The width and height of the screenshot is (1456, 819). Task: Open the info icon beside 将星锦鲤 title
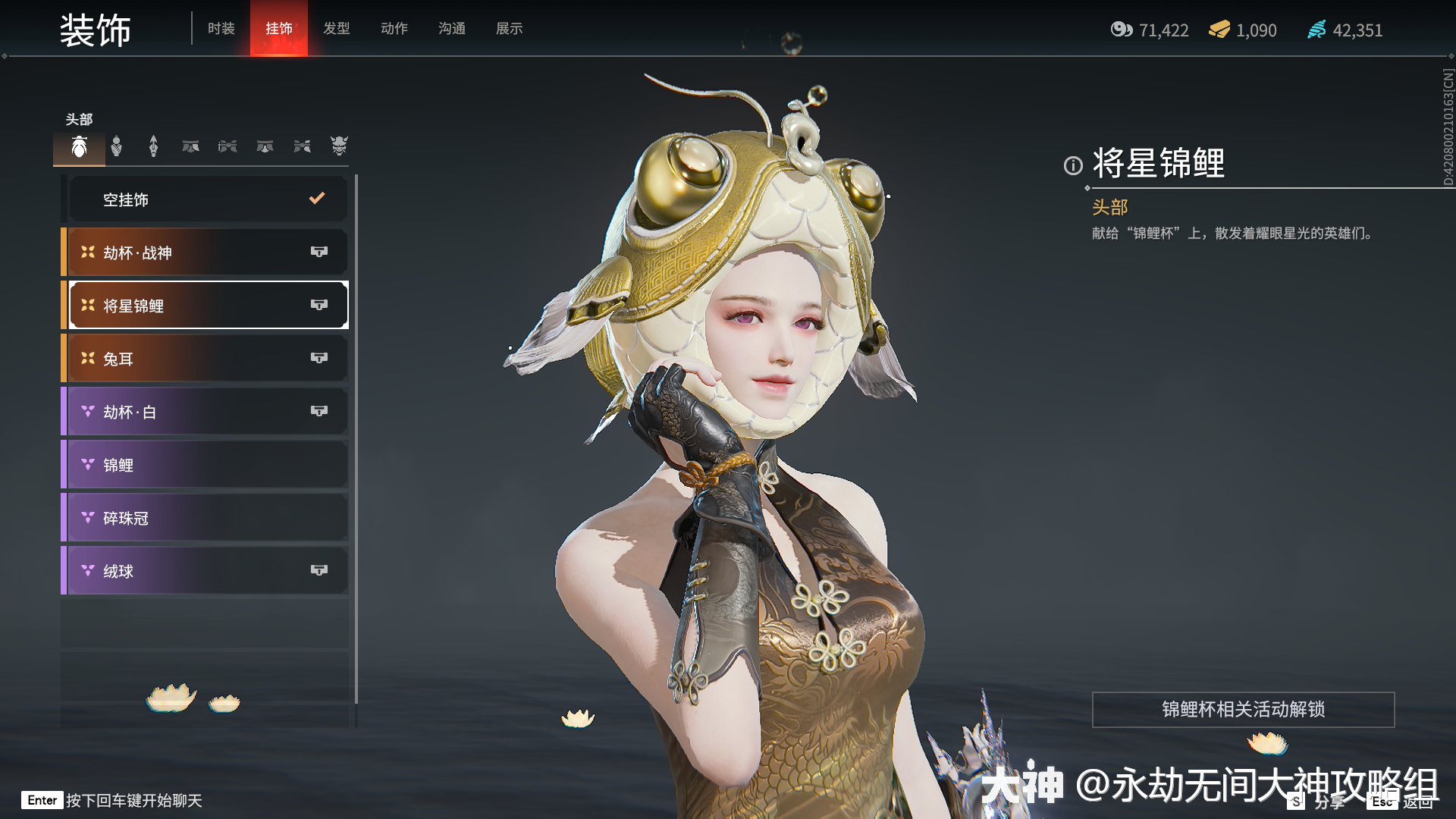coord(1073,165)
